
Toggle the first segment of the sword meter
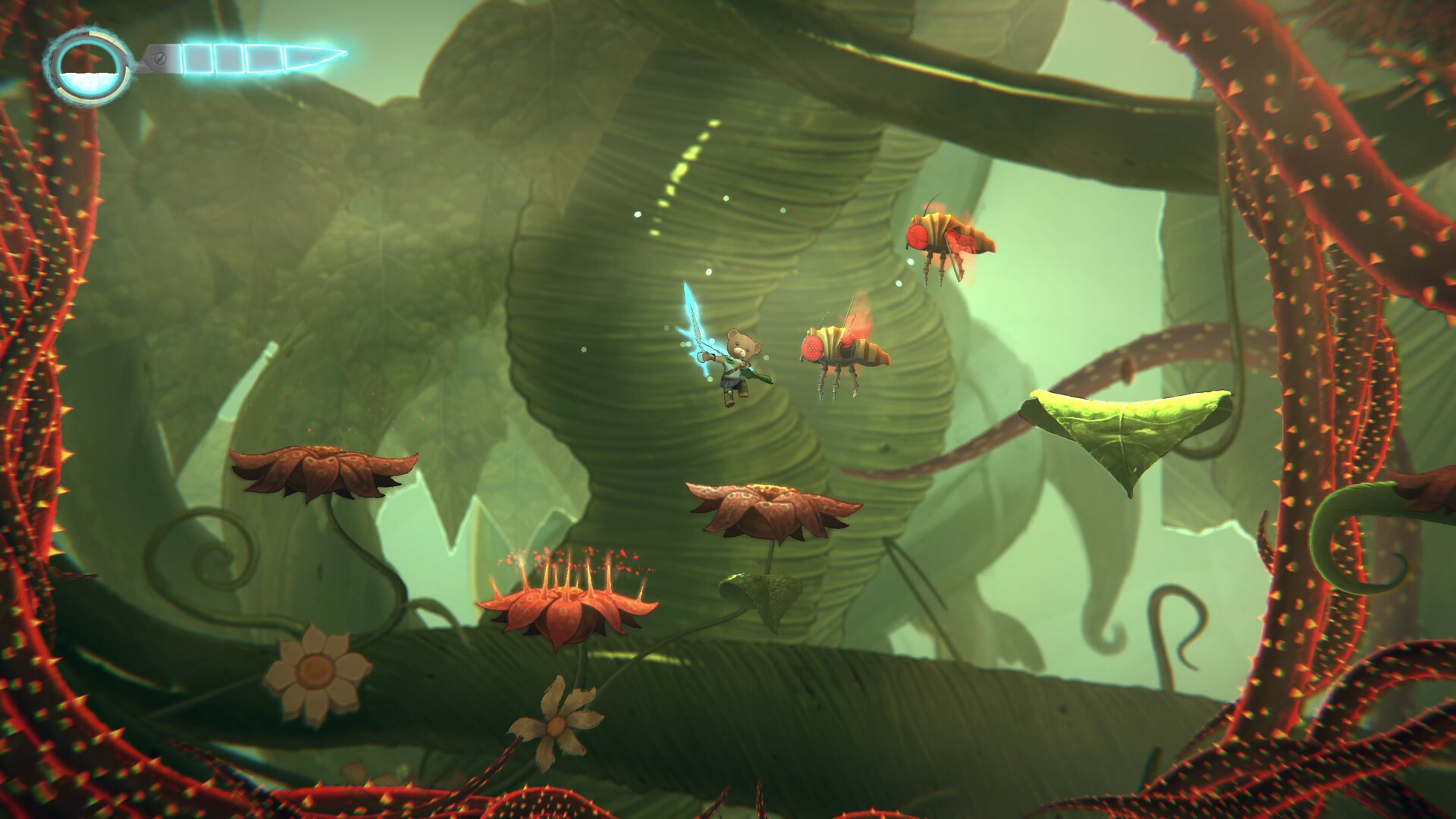(197, 56)
